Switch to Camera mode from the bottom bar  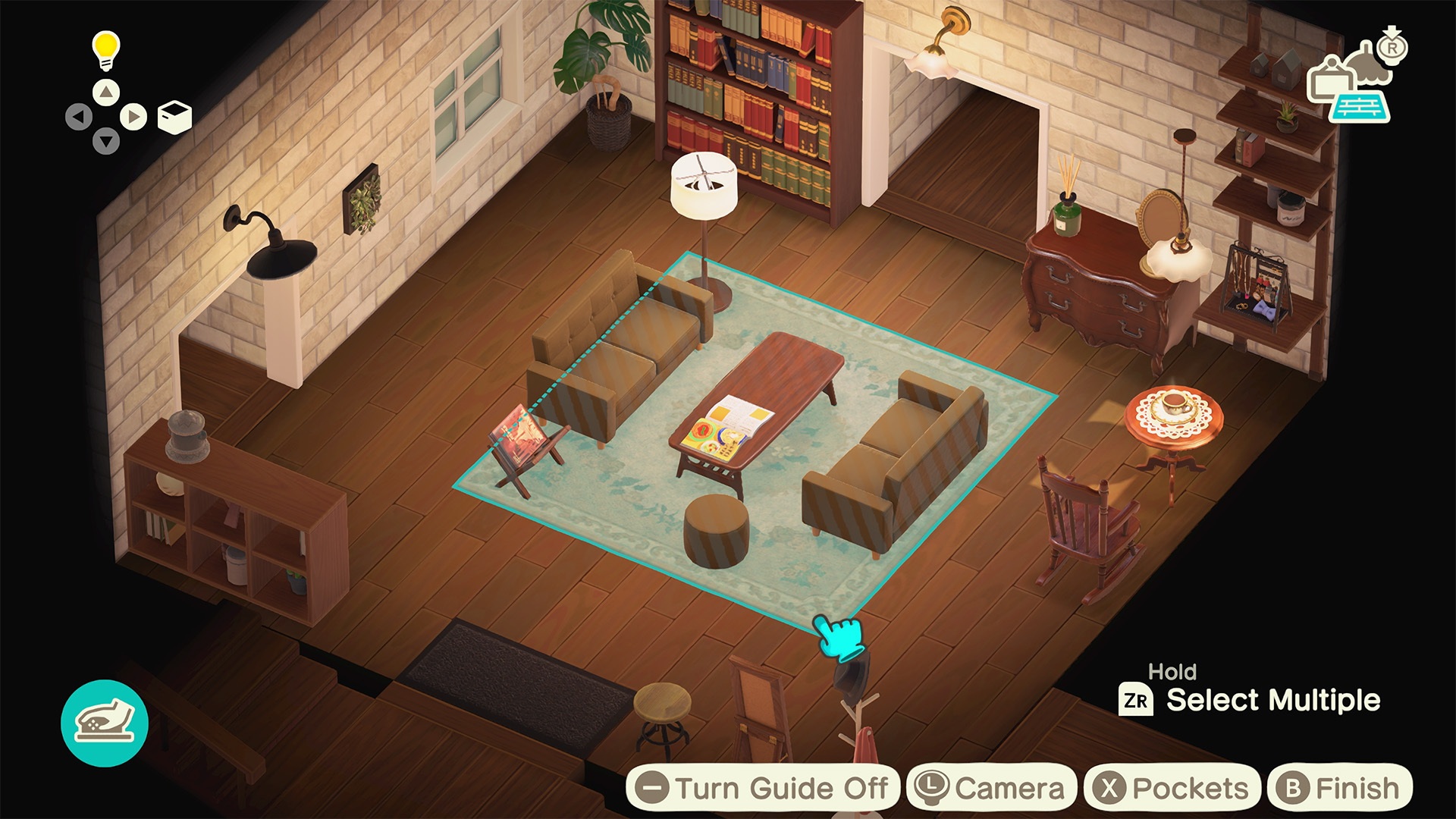[x=990, y=787]
